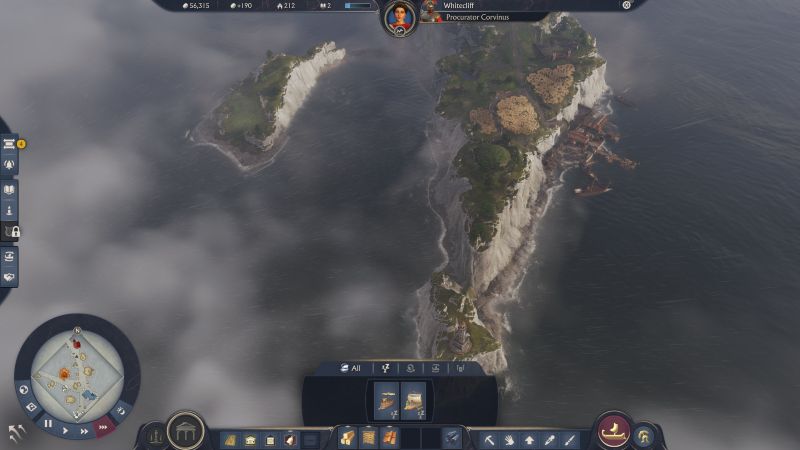
Task: Select the All ships filter tab
Action: (x=349, y=368)
